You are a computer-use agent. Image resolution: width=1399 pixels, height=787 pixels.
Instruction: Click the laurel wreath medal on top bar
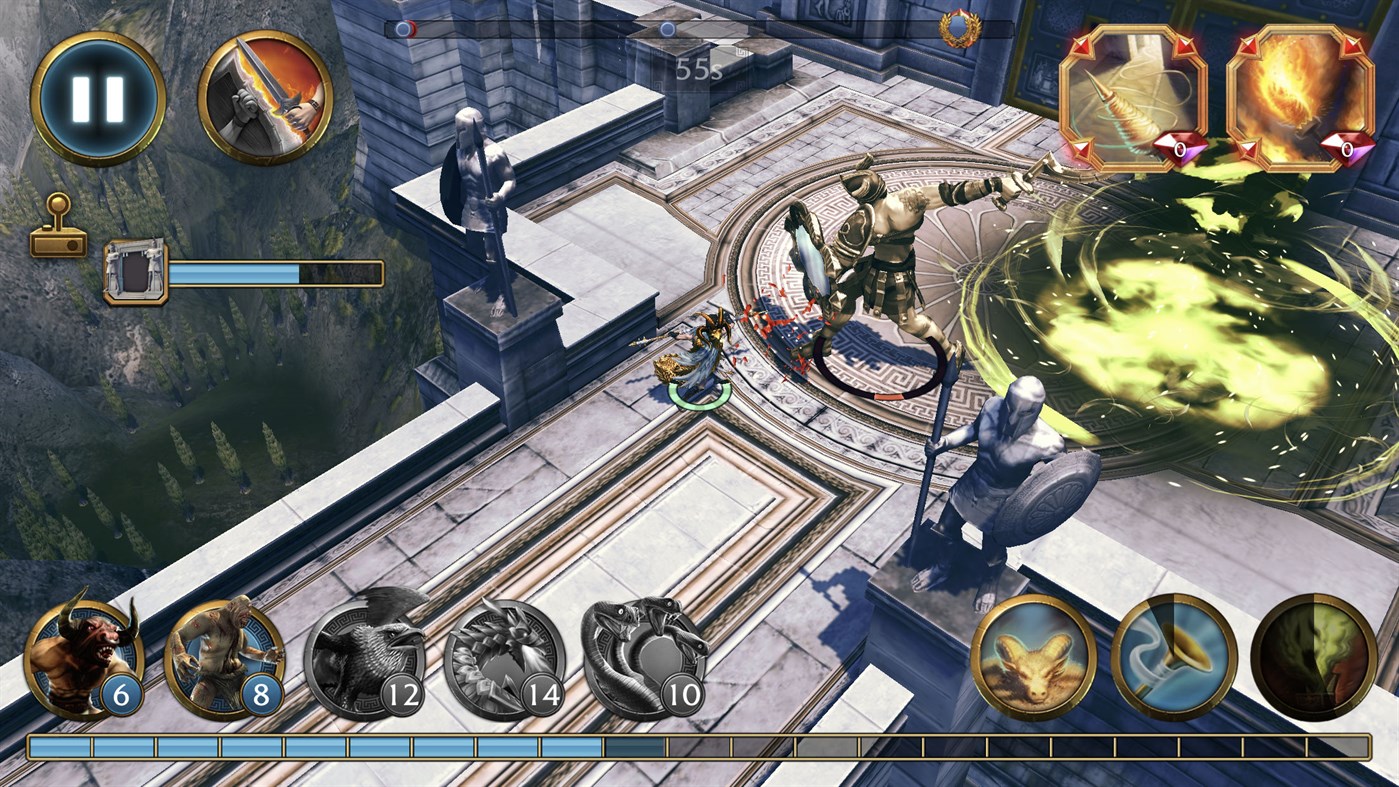960,26
